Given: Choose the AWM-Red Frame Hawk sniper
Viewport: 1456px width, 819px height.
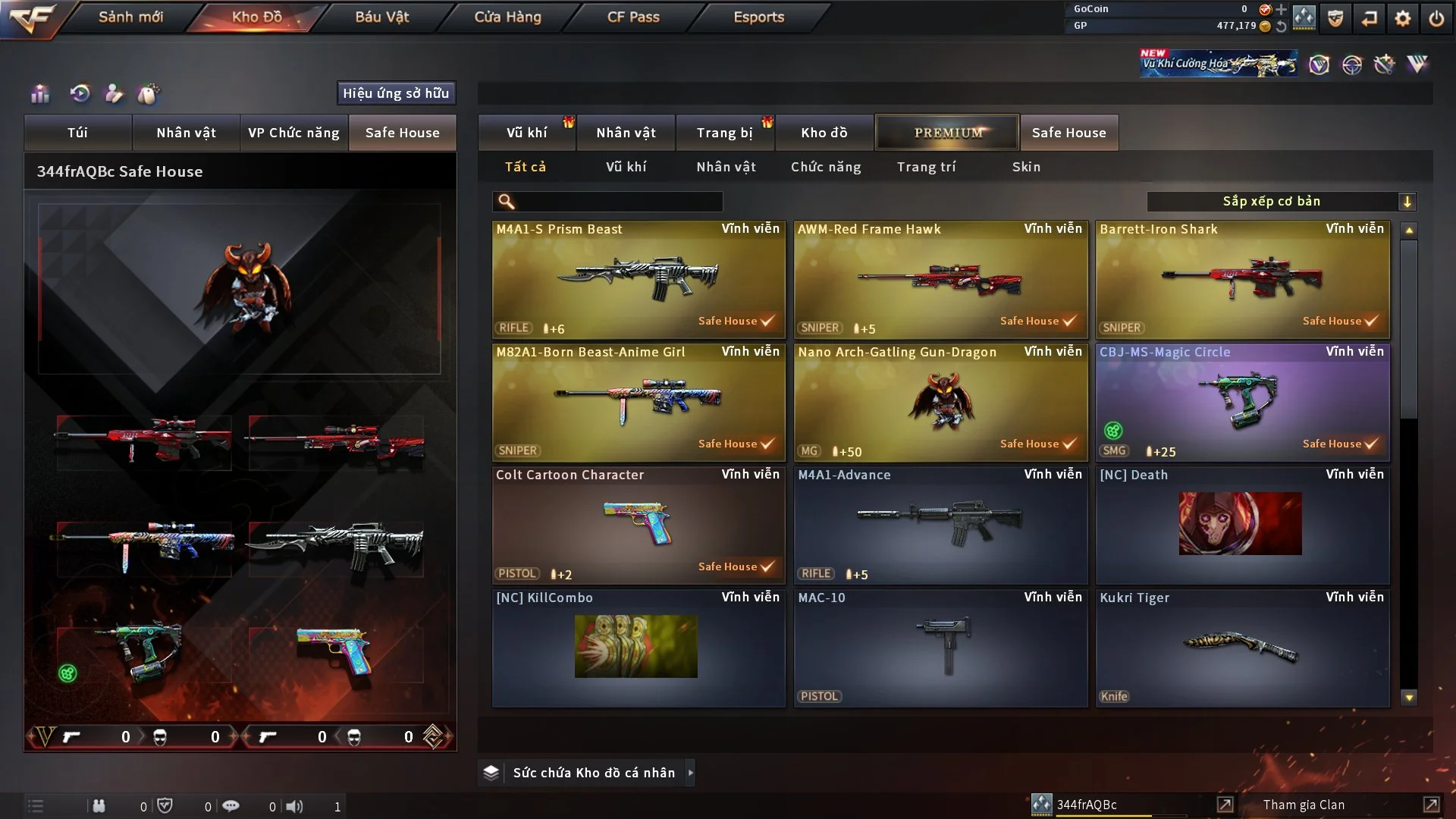Looking at the screenshot, I should [x=940, y=279].
